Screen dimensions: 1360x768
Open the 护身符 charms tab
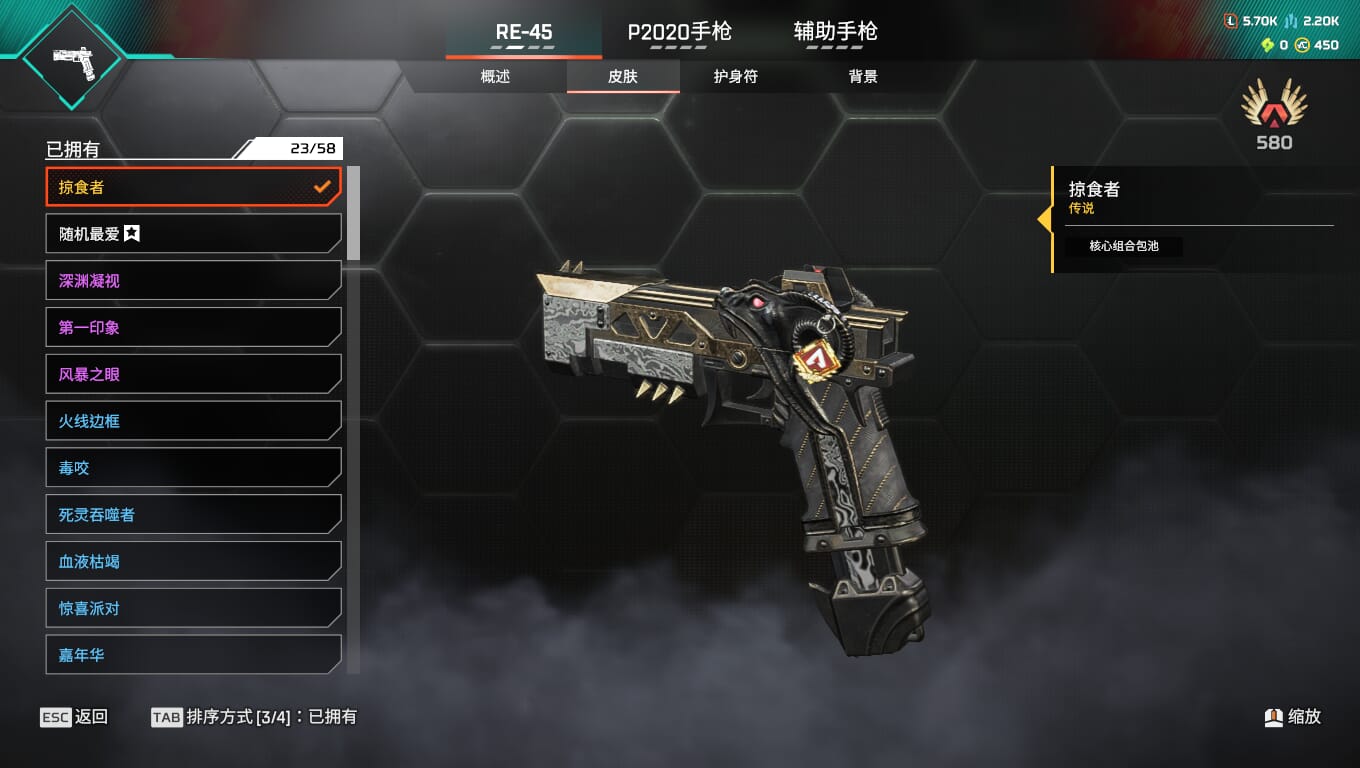pyautogui.click(x=735, y=77)
